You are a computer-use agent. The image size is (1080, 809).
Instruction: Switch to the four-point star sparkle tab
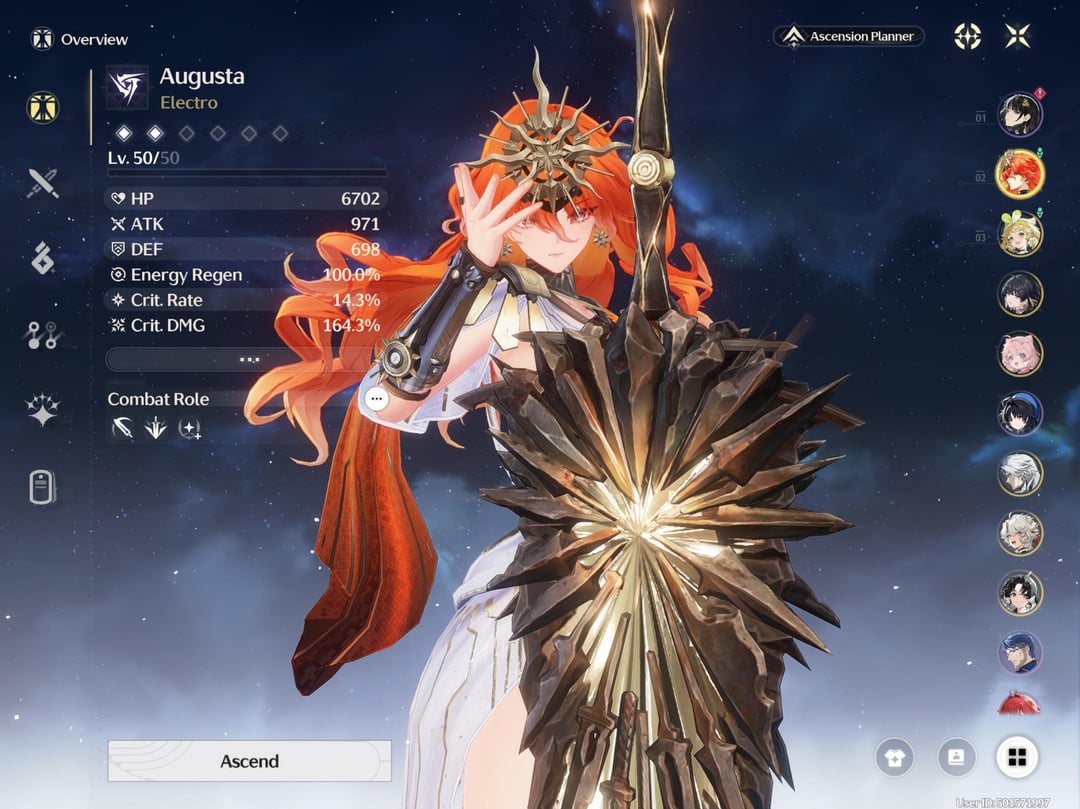point(43,410)
